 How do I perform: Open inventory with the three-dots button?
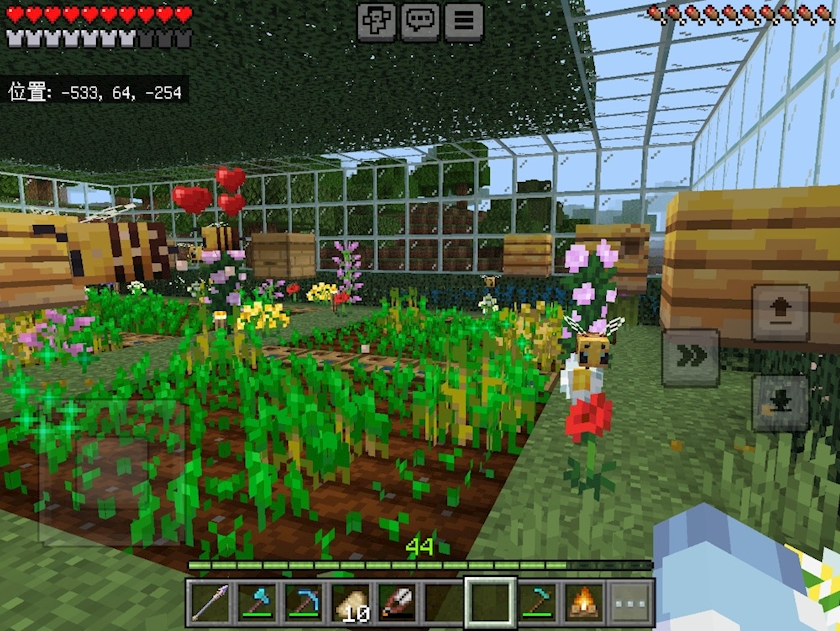click(630, 603)
